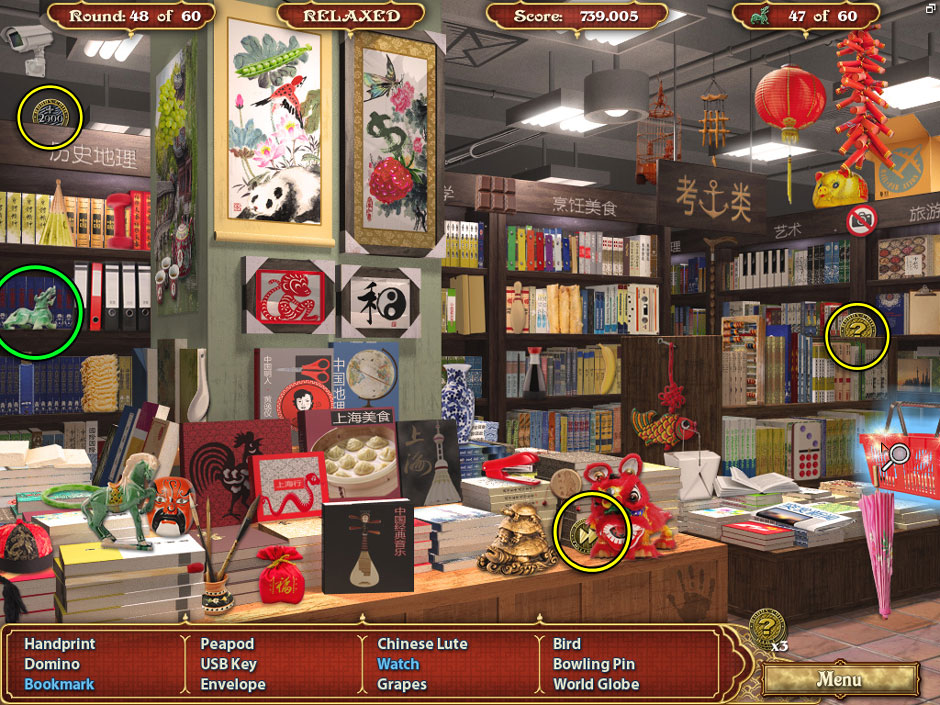This screenshot has width=940, height=705.
Task: Select Chinese Lute in the item list
Action: [x=422, y=644]
